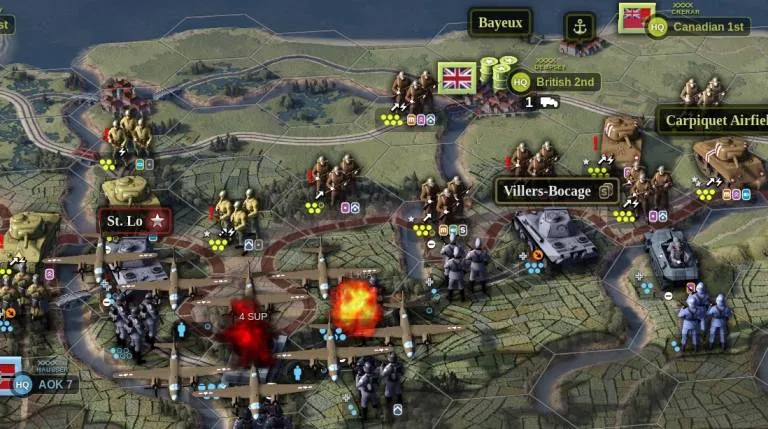Select the St. Lo objective label
The height and width of the screenshot is (429, 768).
click(x=134, y=220)
